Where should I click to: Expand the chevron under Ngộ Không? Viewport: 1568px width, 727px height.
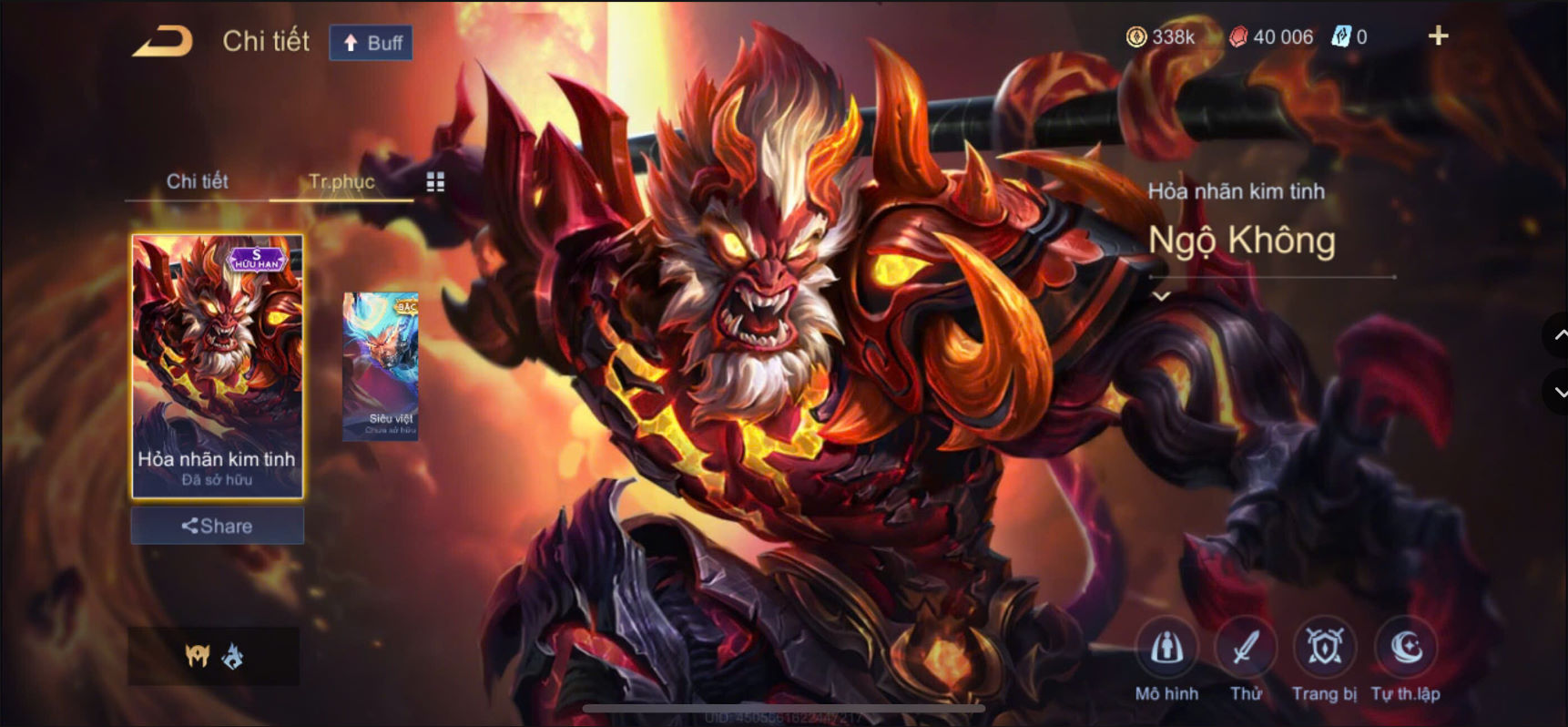tap(1163, 295)
